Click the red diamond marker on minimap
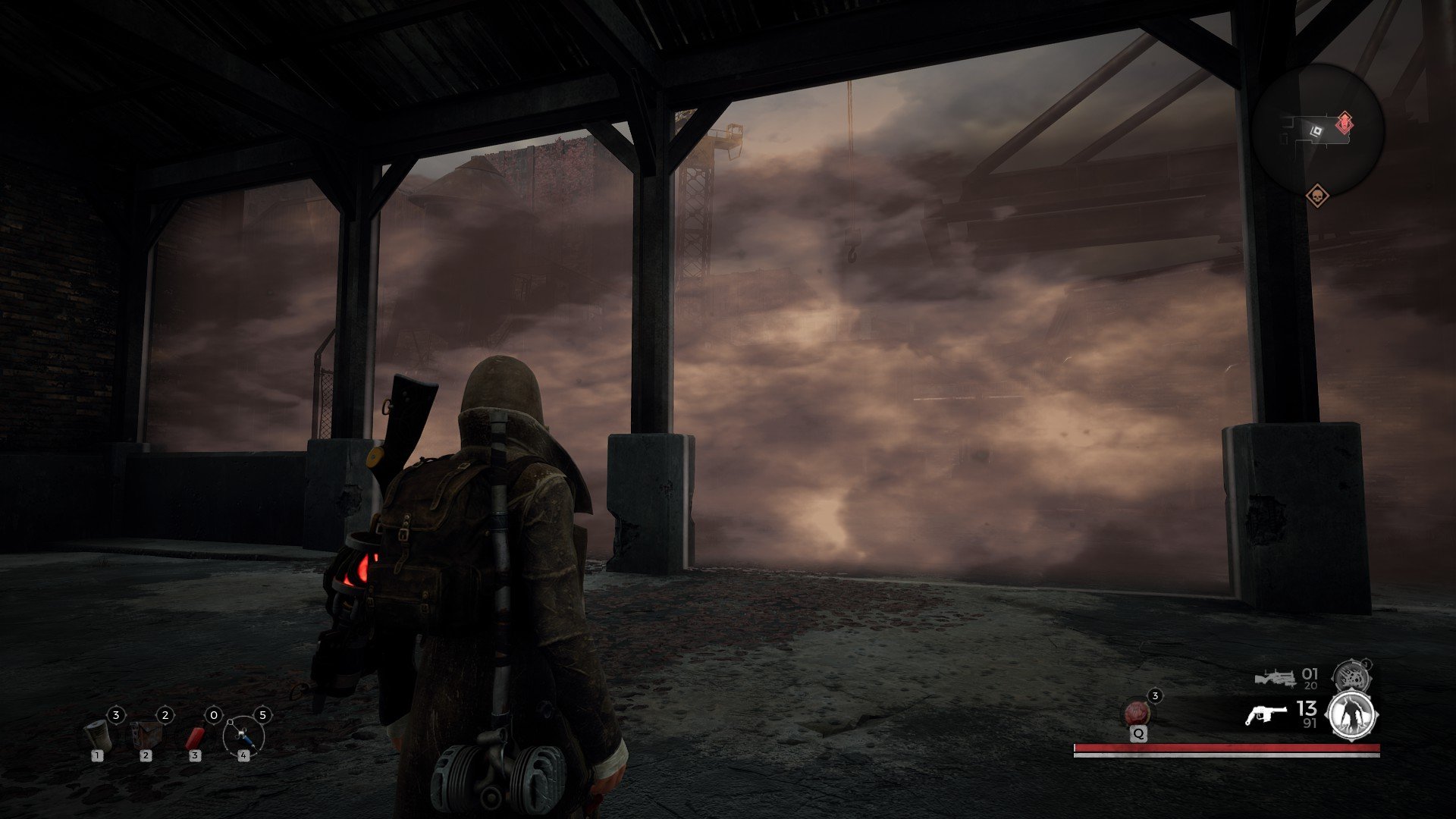 pos(1344,122)
